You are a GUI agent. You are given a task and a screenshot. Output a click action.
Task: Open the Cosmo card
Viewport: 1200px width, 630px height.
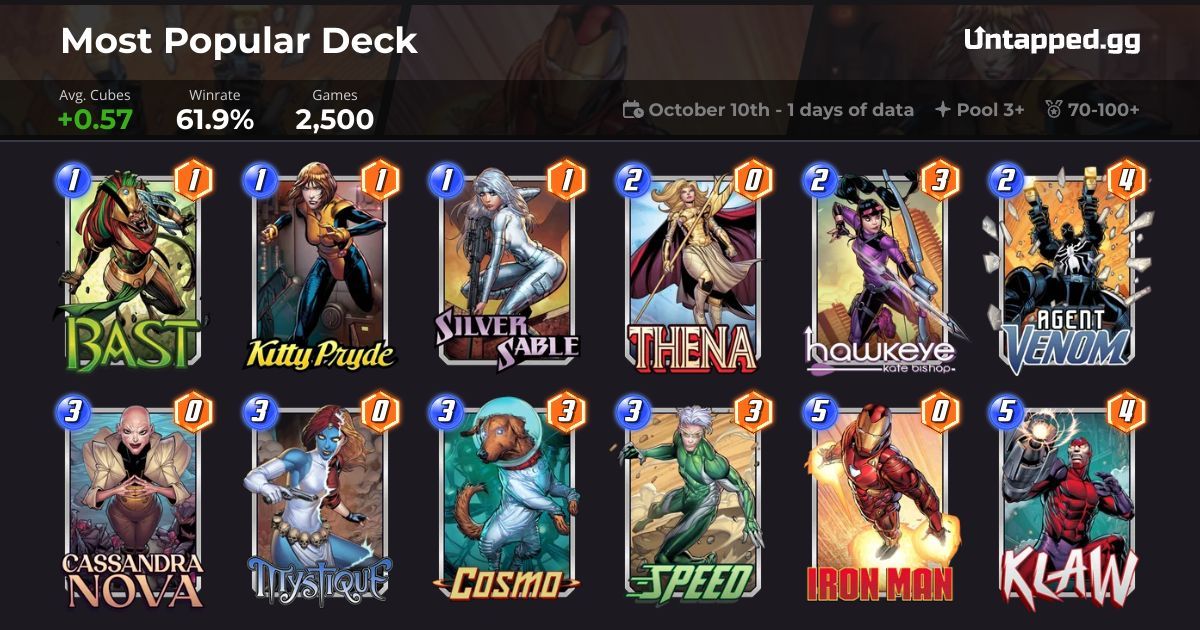[508, 505]
